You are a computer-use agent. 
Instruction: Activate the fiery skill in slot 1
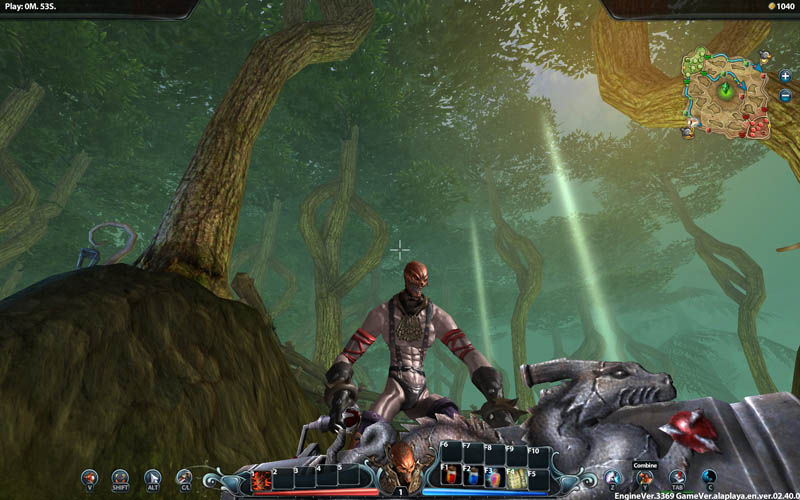[262, 481]
